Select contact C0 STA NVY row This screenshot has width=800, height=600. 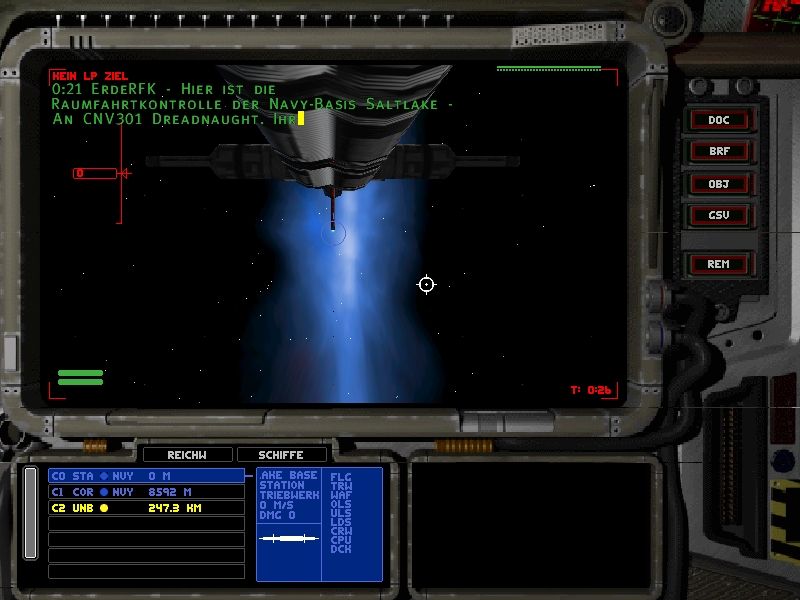146,476
